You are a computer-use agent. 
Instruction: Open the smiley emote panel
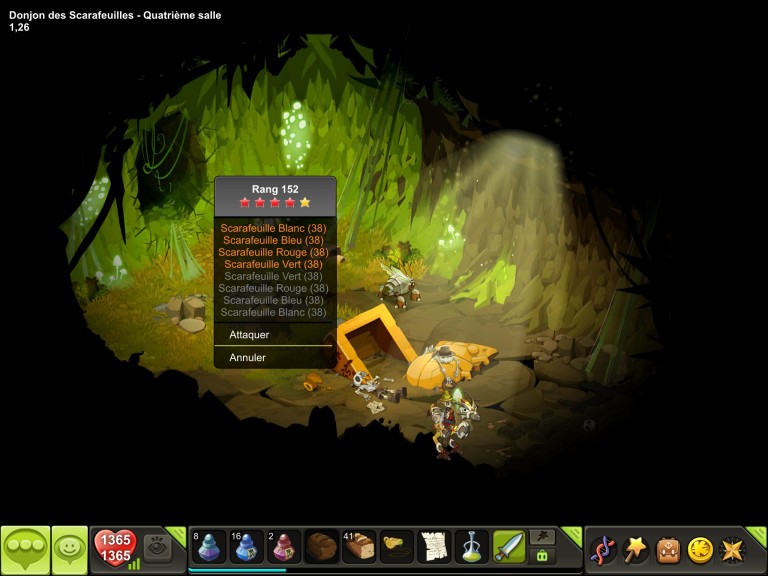[69, 548]
